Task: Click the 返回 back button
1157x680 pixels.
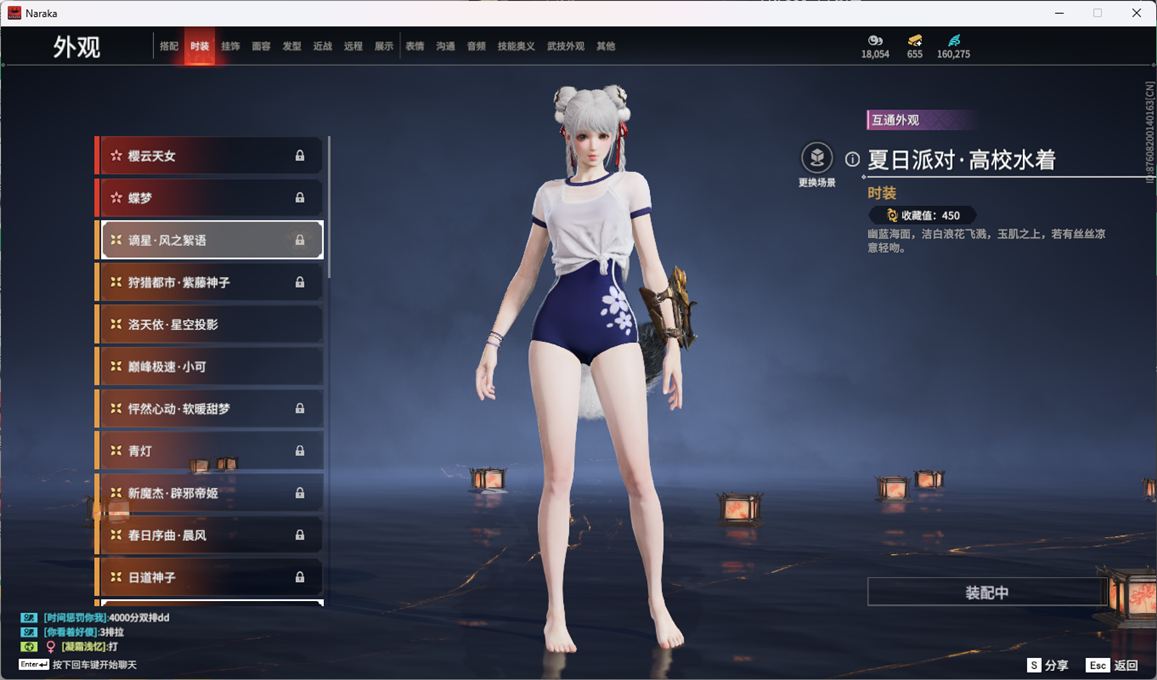Action: pyautogui.click(x=1112, y=665)
